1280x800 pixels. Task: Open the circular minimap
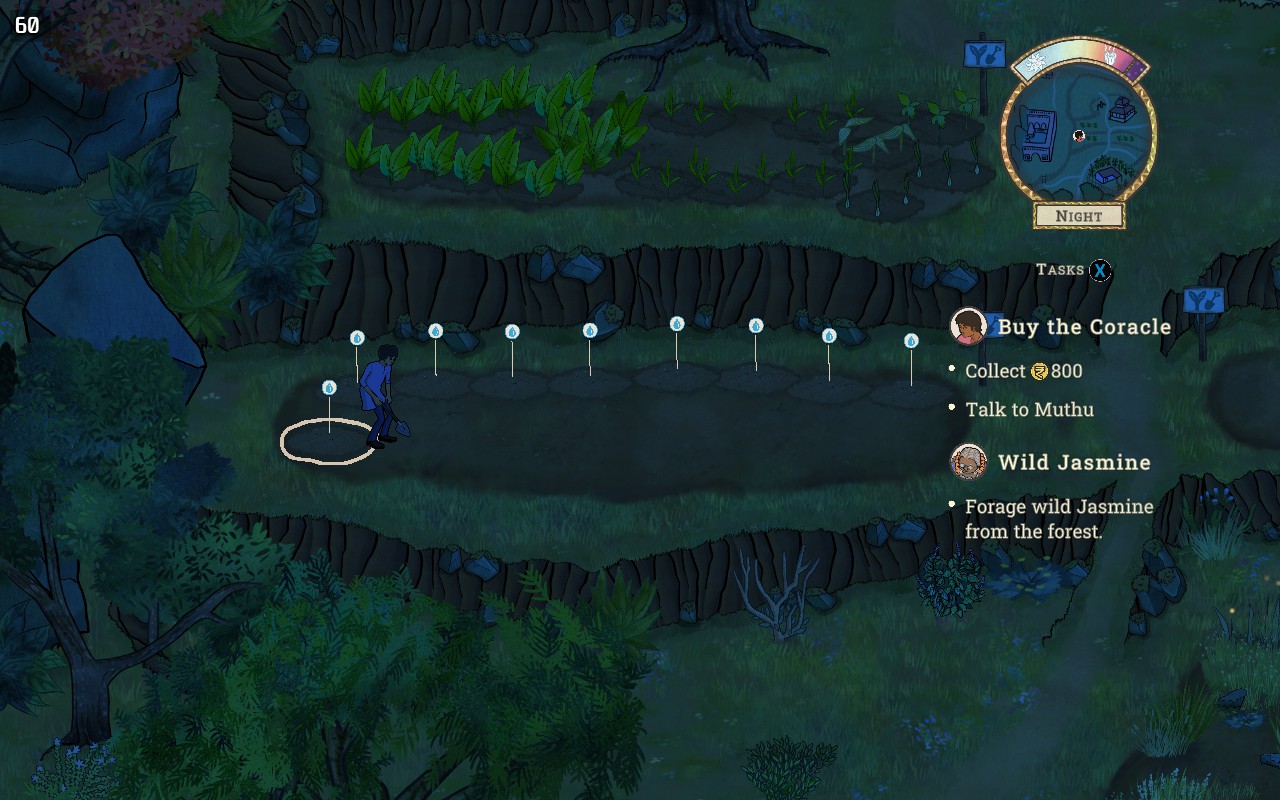tap(1078, 135)
